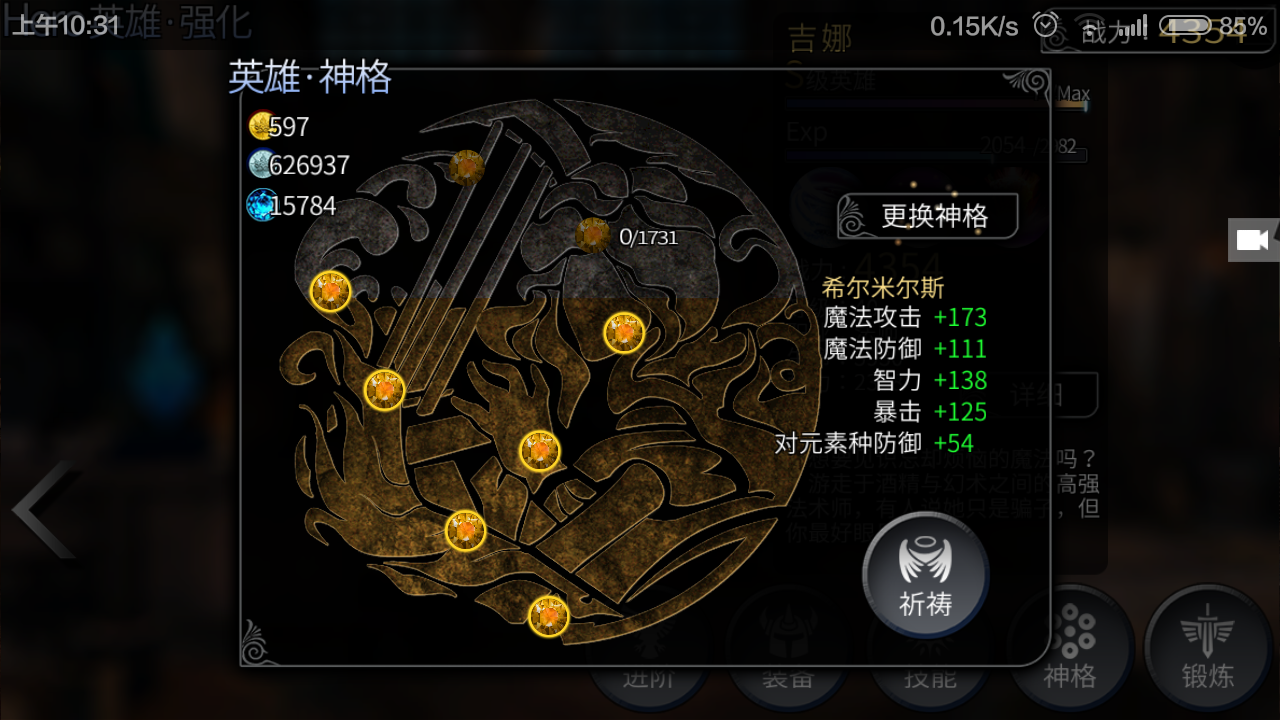This screenshot has height=720, width=1280.
Task: Choose the bottommost glowing godhood node
Action: tap(548, 616)
